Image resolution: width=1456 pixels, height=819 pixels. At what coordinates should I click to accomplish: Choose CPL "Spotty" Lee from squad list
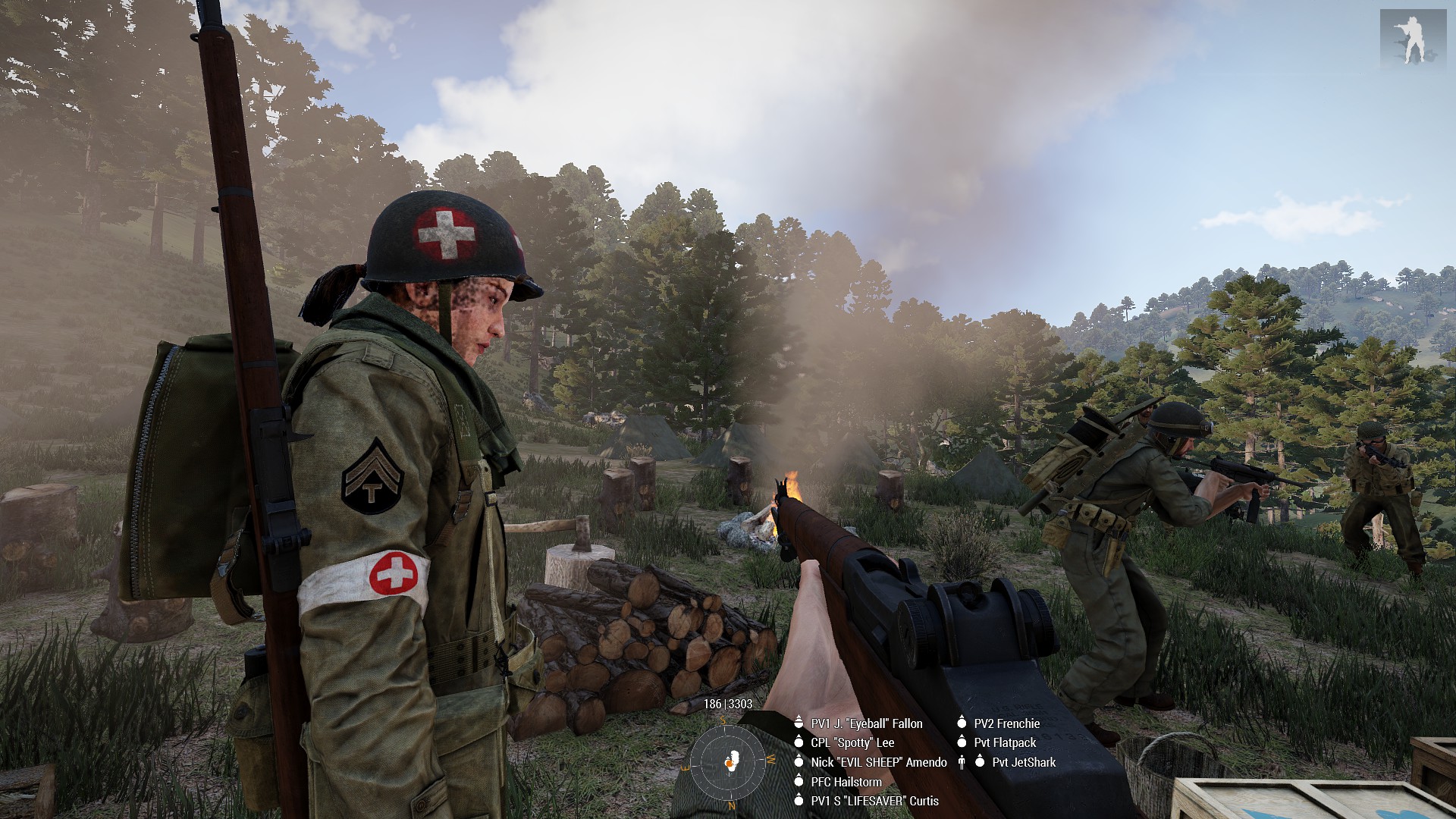click(852, 743)
